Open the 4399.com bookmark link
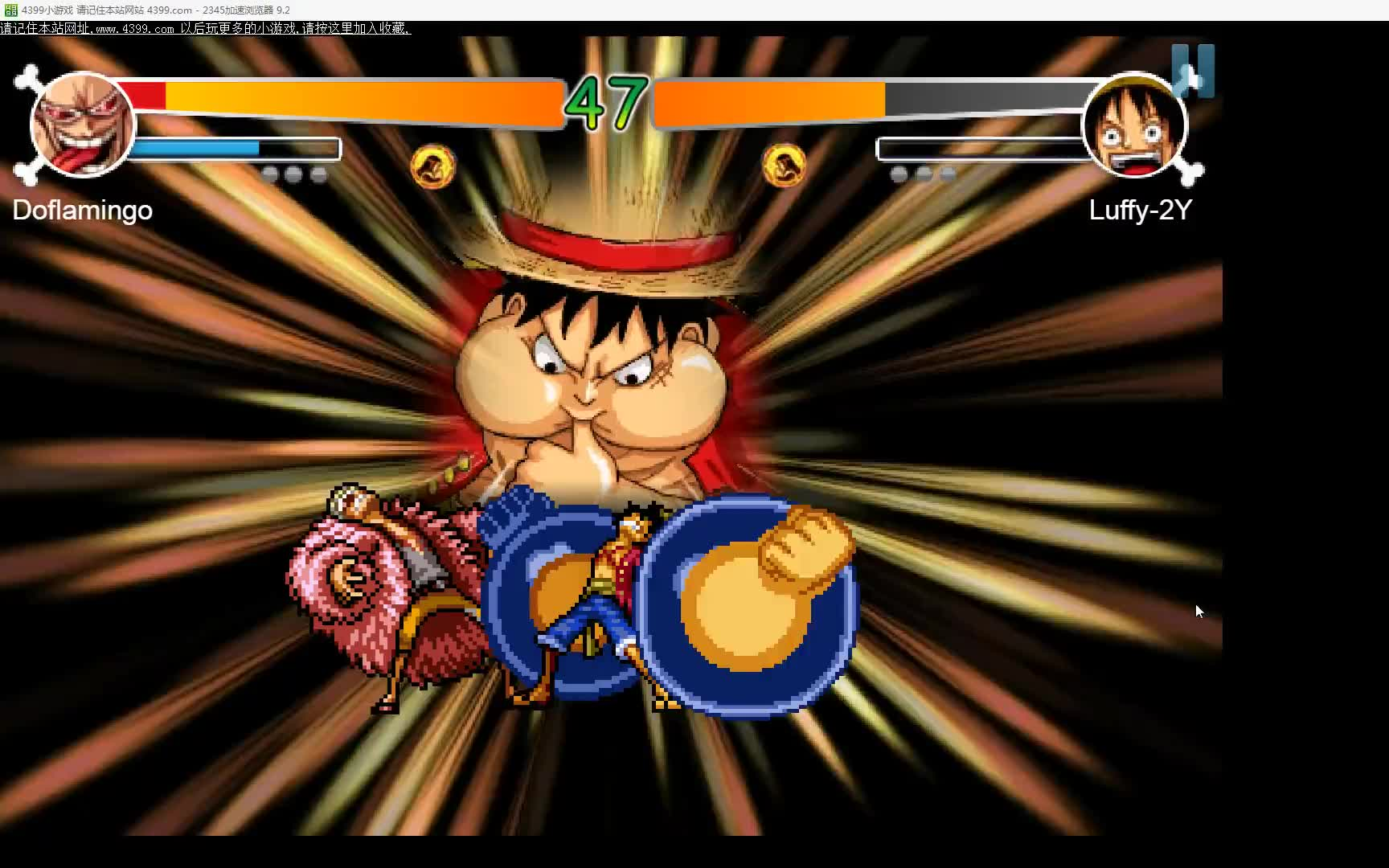This screenshot has height=868, width=1389. click(205, 29)
